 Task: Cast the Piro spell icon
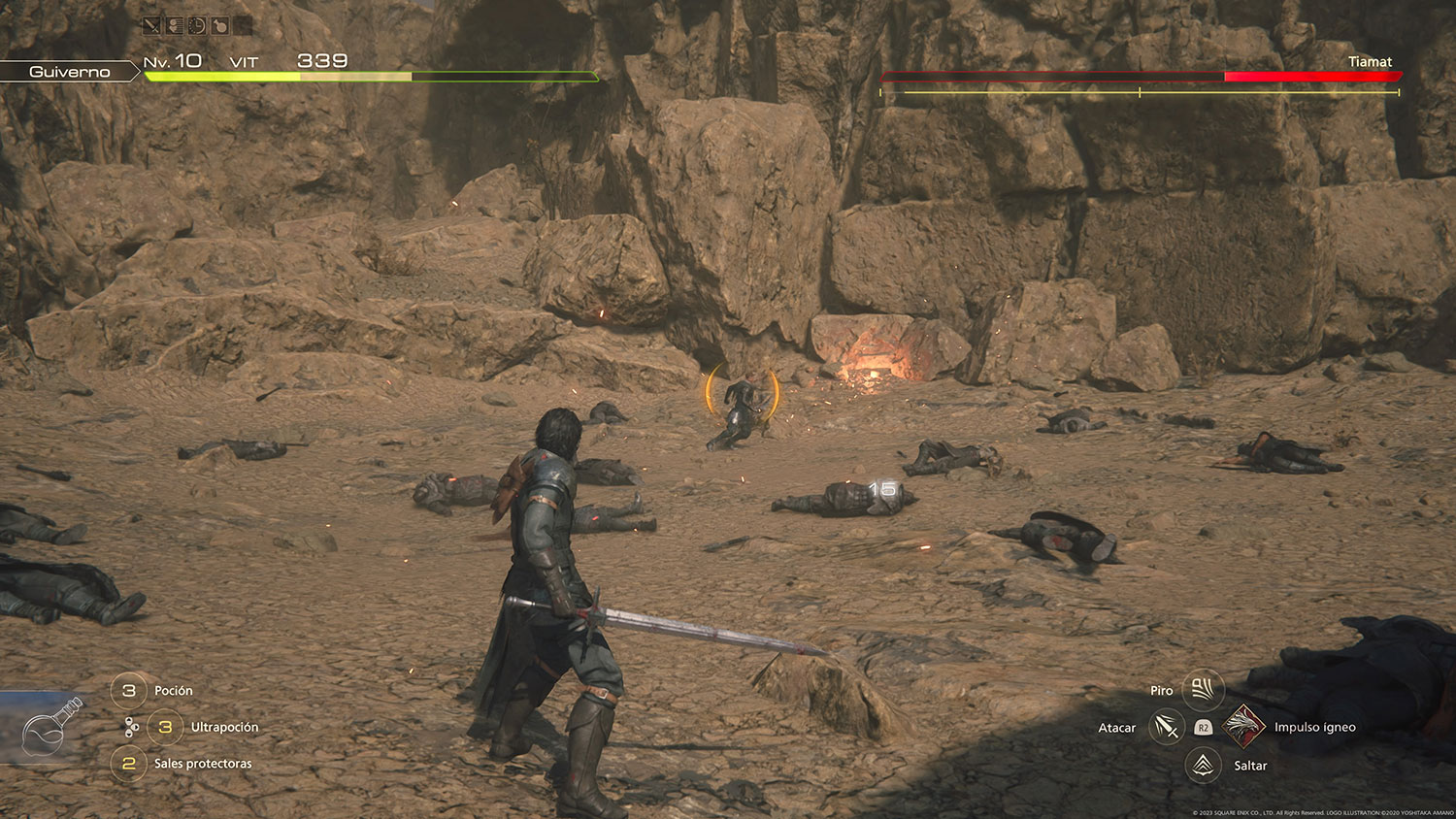tap(1203, 689)
